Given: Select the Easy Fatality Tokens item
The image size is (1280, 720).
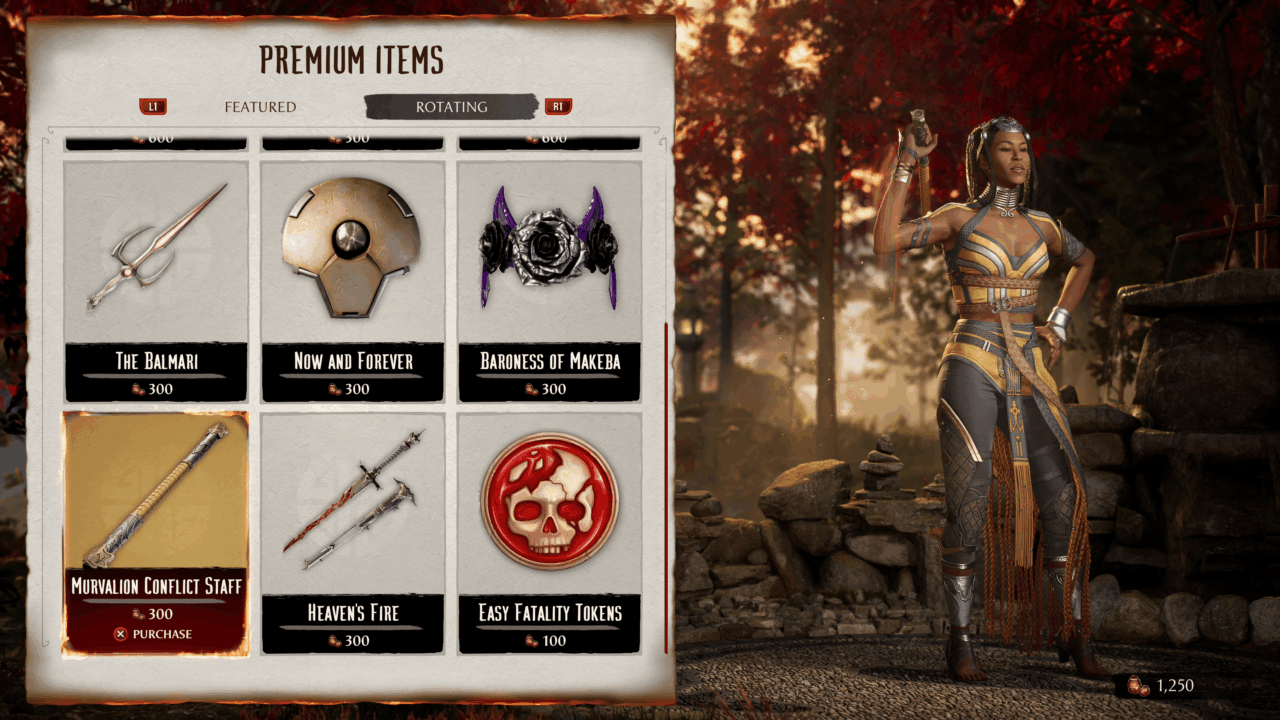Looking at the screenshot, I should (549, 532).
